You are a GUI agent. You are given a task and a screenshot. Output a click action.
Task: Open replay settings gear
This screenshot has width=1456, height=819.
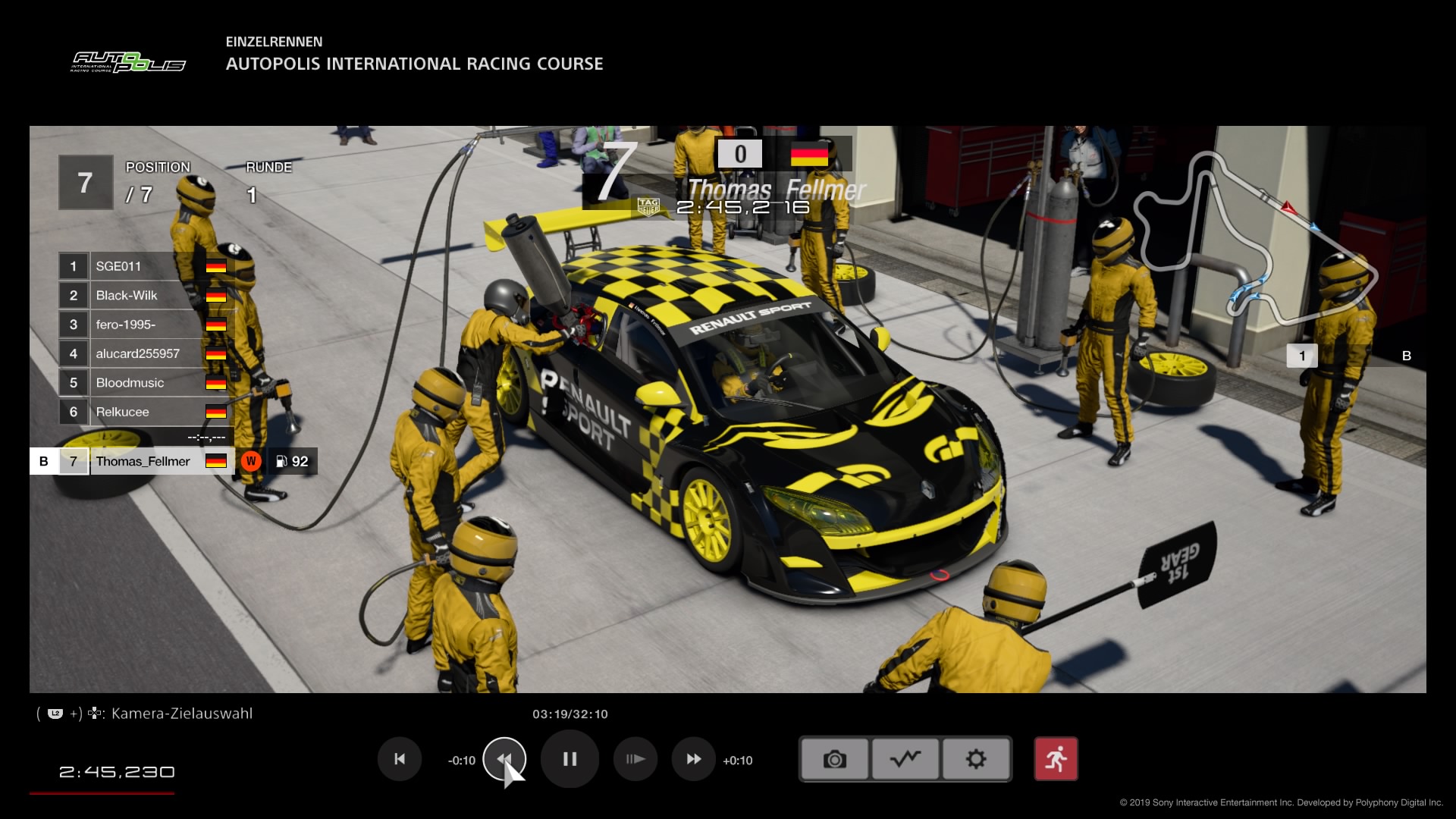tap(976, 759)
